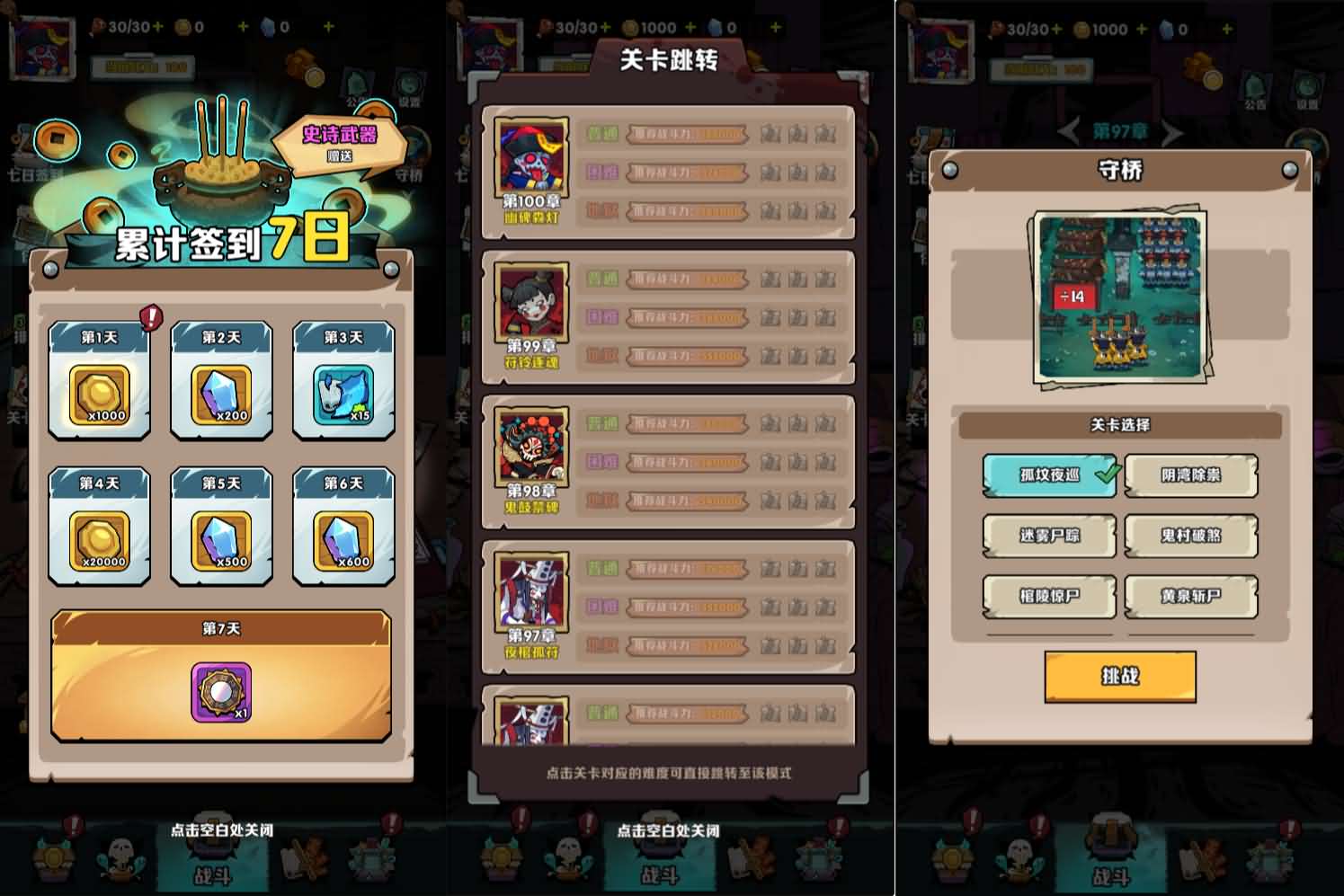This screenshot has height=896, width=1344.
Task: Enable the 鬼村破煞 difficulty option
Action: [x=1190, y=537]
